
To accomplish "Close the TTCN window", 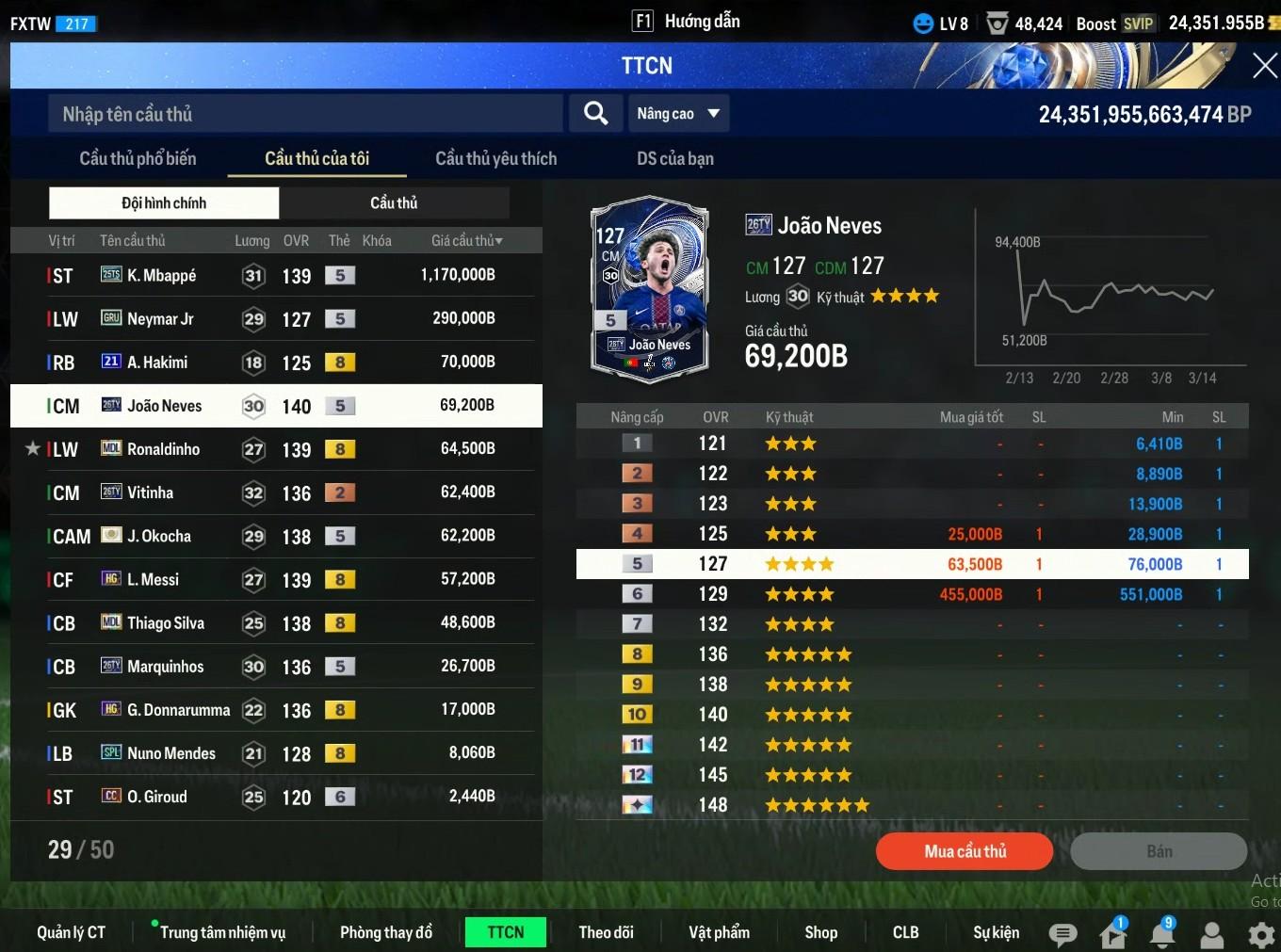I will tap(1264, 66).
